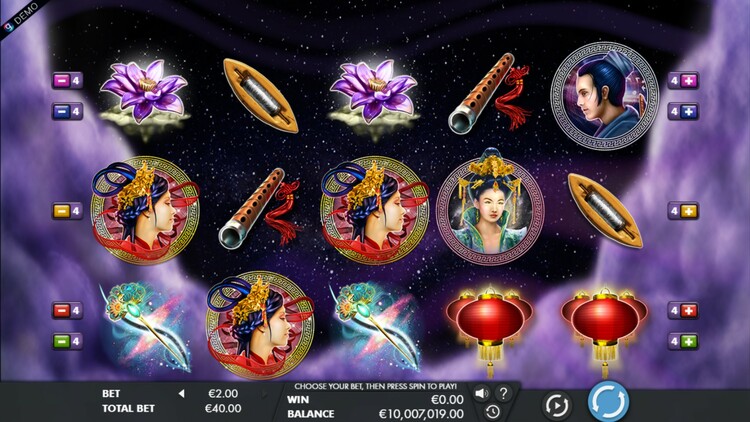This screenshot has width=750, height=422.
Task: Click the purple plus payline button
Action: (x=690, y=80)
